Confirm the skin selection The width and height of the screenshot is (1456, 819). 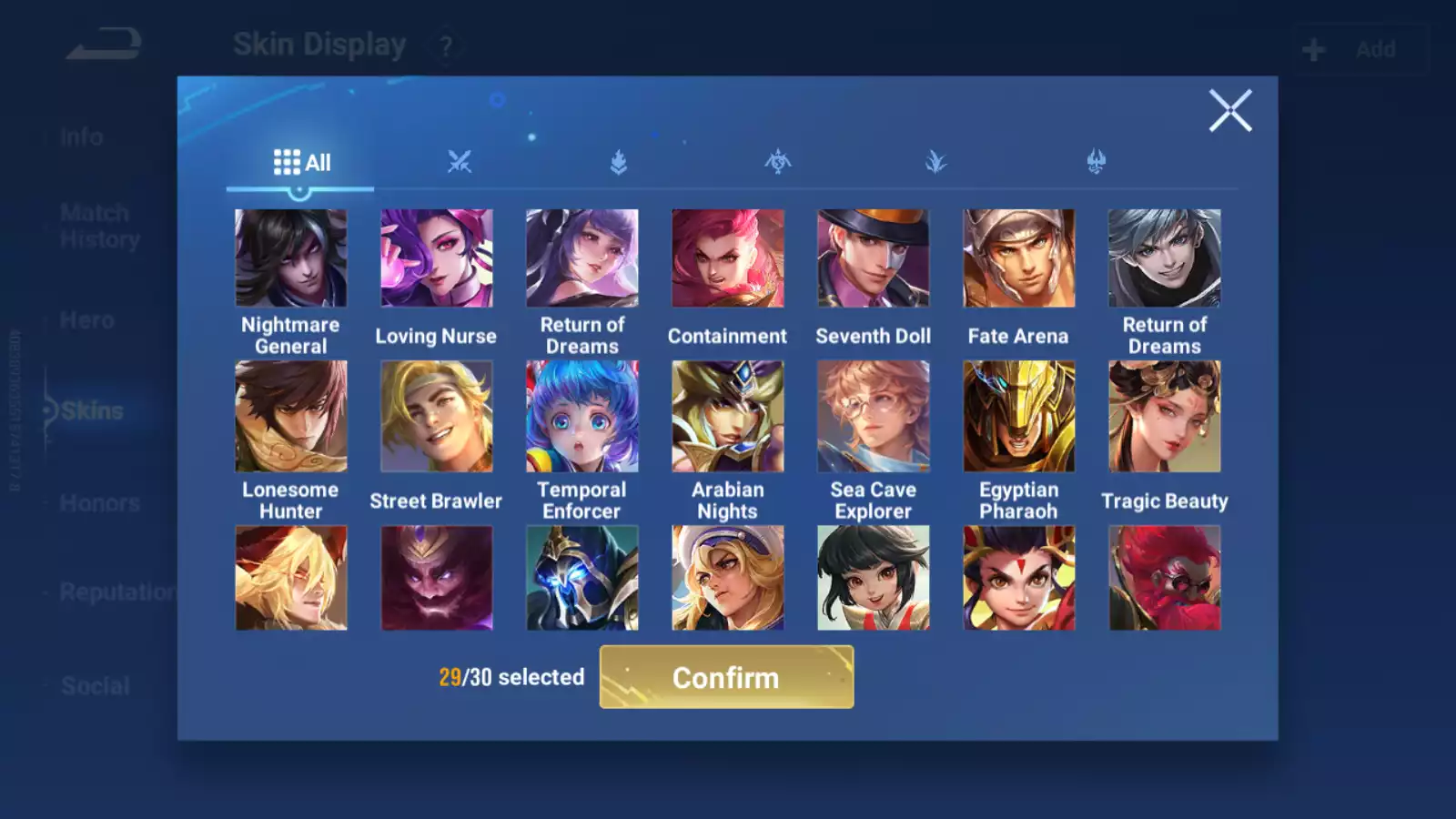(726, 677)
